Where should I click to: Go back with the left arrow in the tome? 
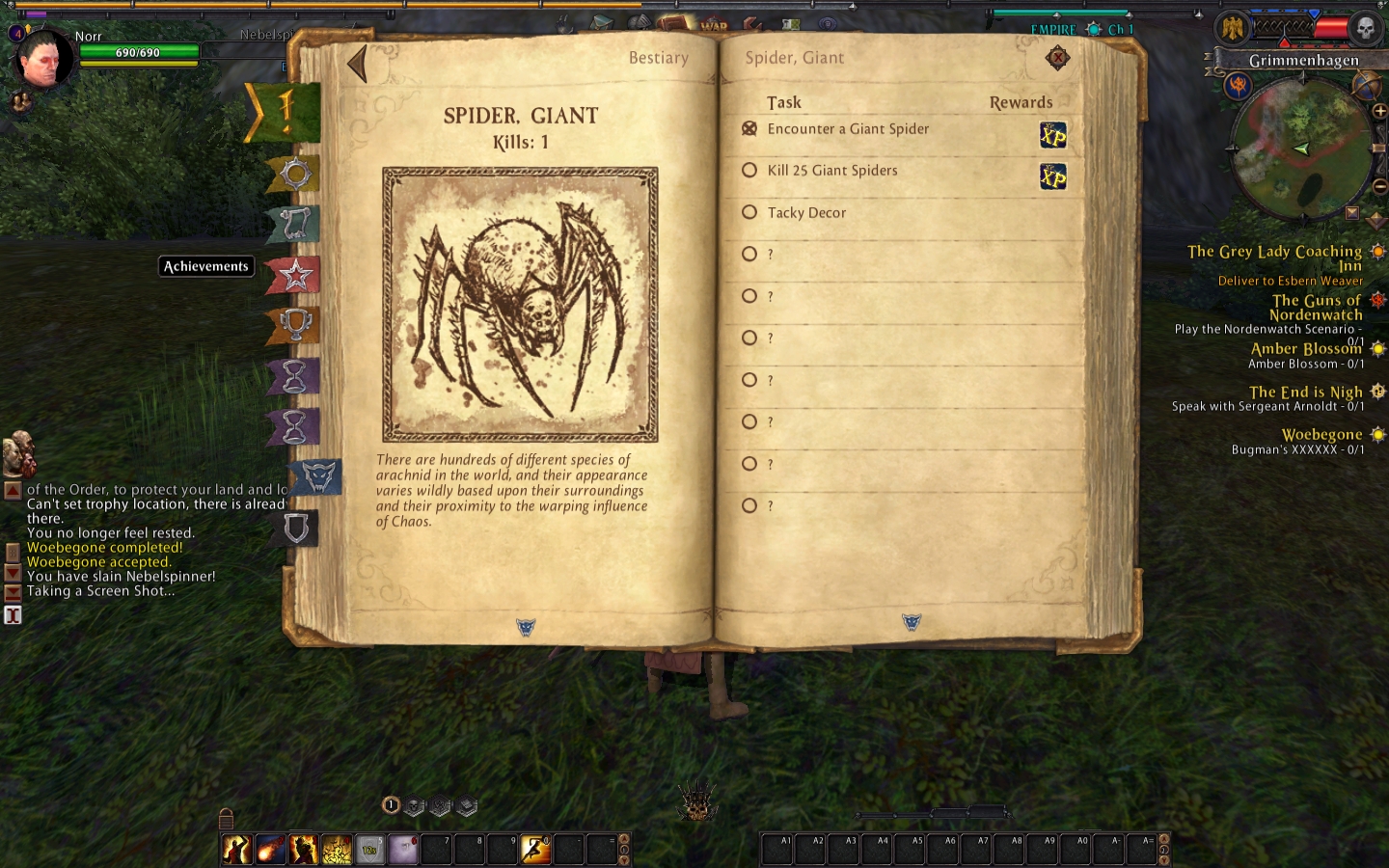[358, 64]
